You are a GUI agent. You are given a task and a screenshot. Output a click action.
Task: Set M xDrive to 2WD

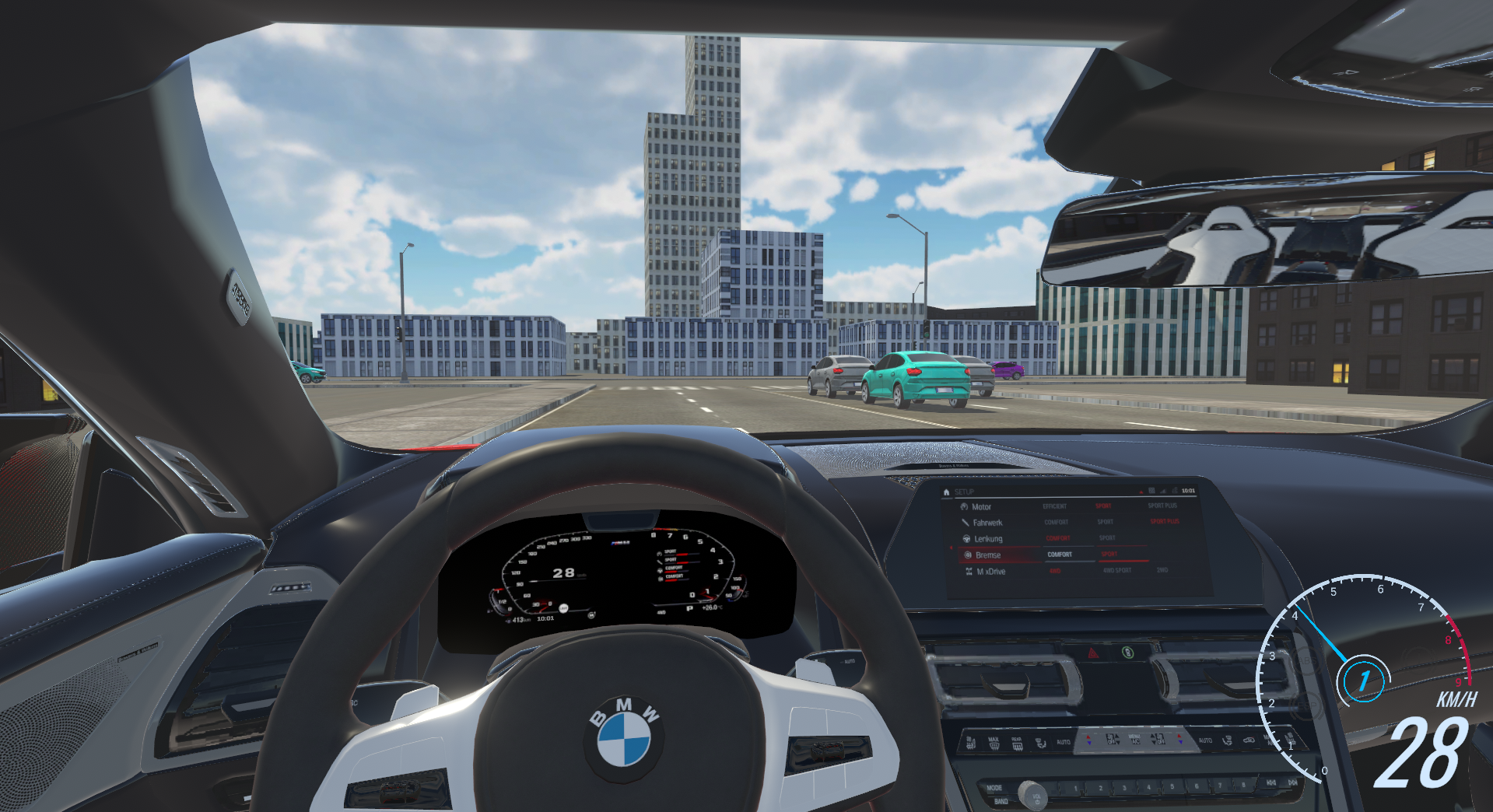tap(1162, 571)
